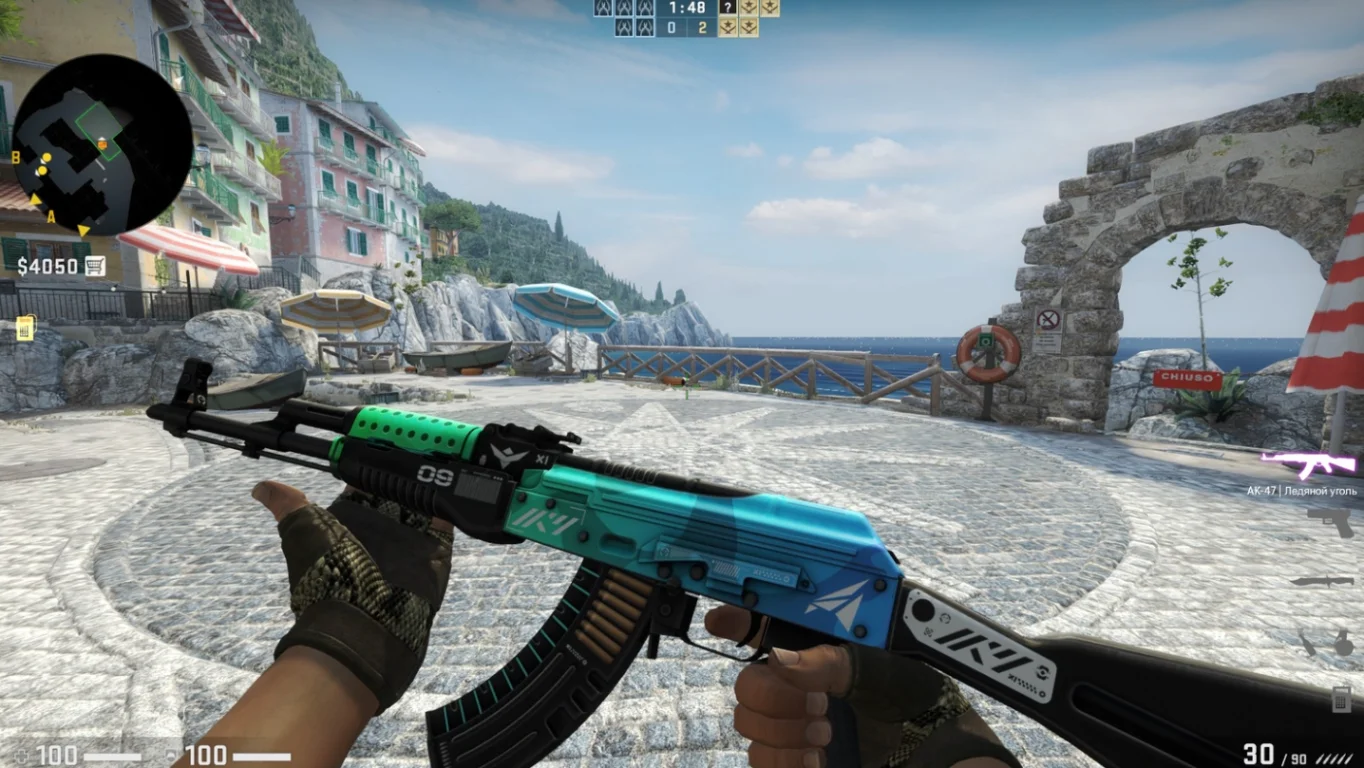Click bombsite B marker on radar
Image resolution: width=1364 pixels, height=768 pixels.
coord(18,156)
